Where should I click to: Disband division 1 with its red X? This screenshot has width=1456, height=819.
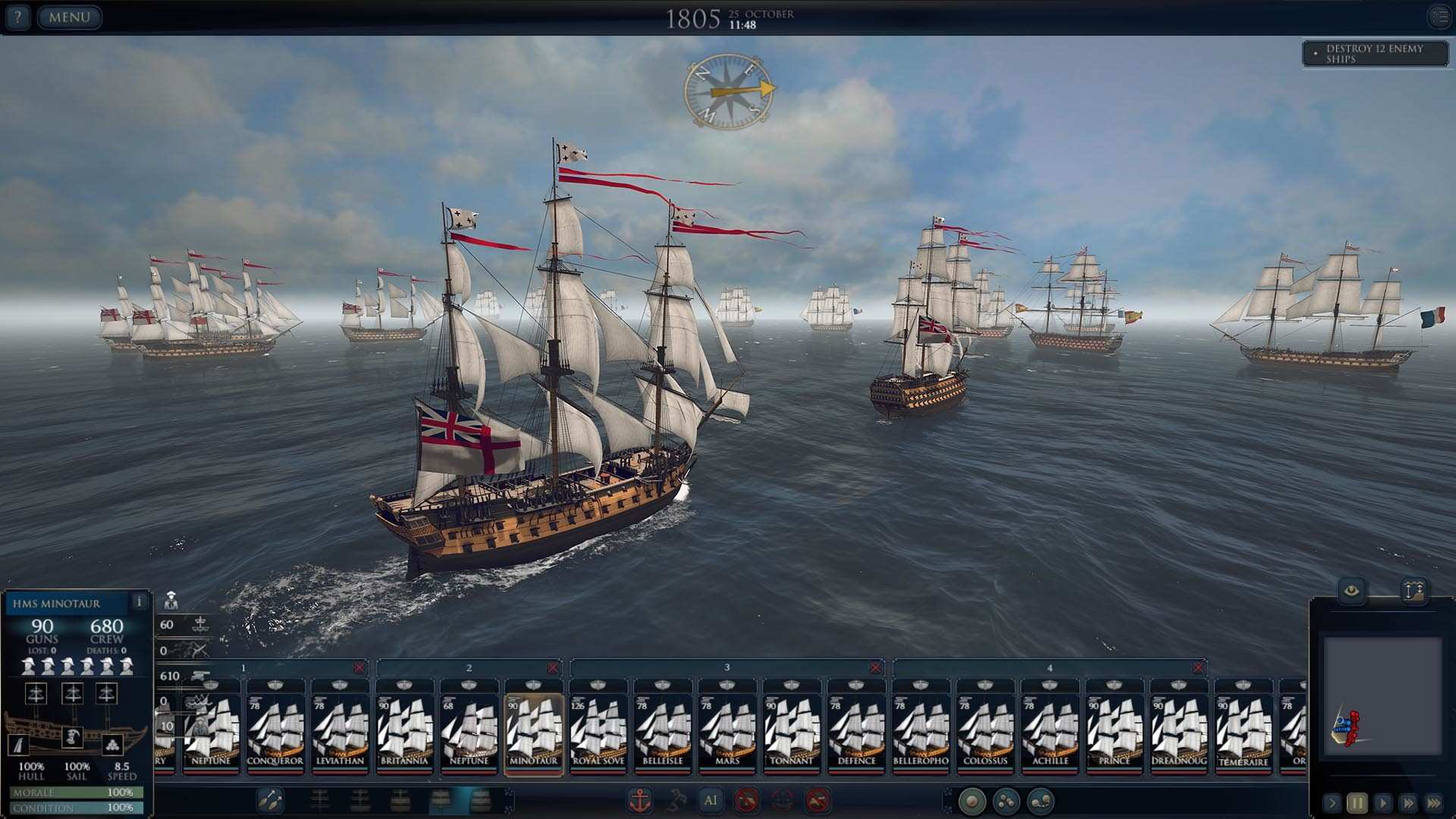click(359, 667)
